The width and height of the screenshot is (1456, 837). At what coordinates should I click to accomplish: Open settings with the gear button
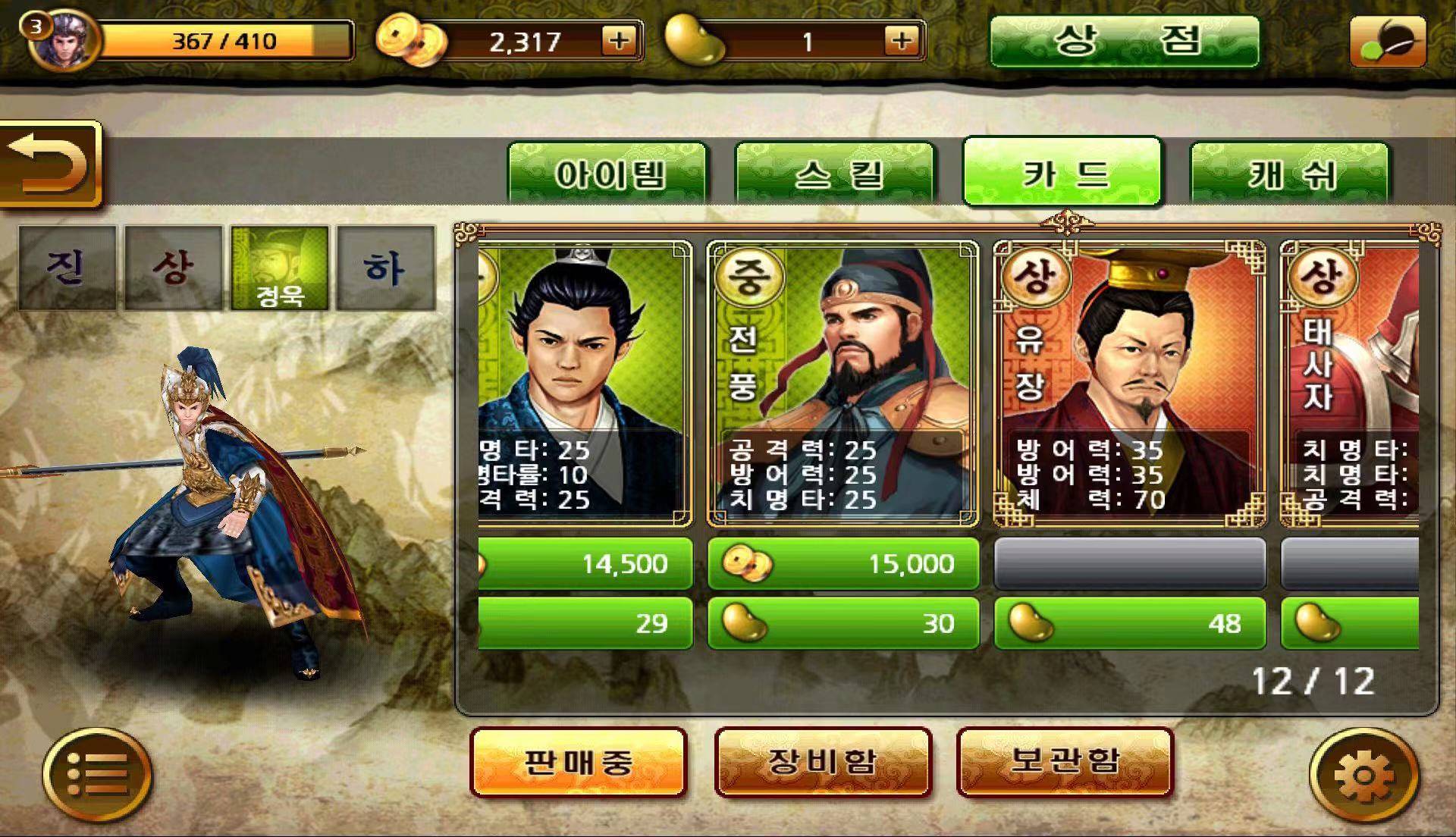pos(1363,775)
